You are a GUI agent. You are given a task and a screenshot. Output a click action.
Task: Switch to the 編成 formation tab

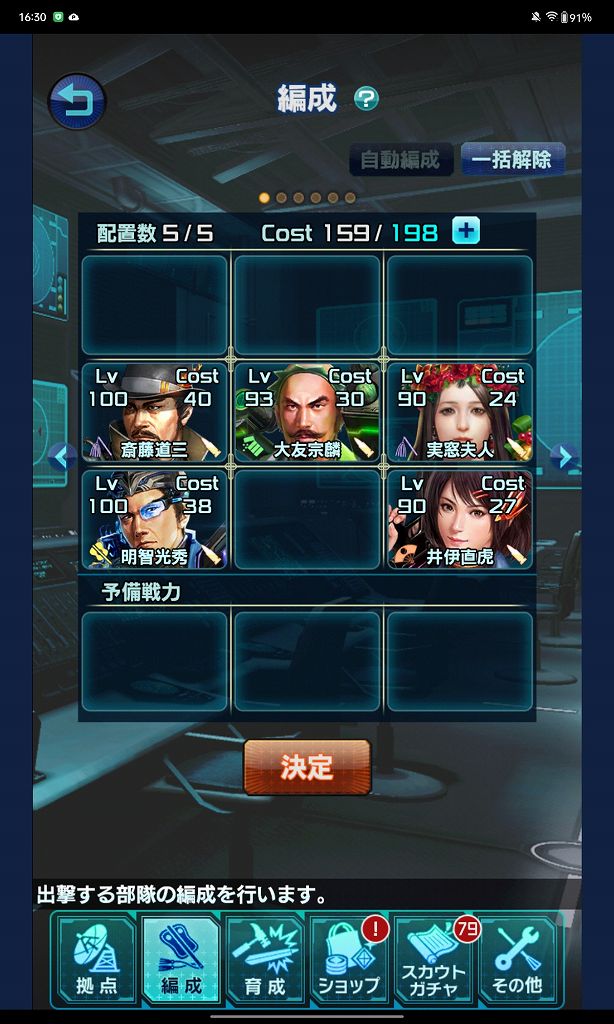coord(180,960)
